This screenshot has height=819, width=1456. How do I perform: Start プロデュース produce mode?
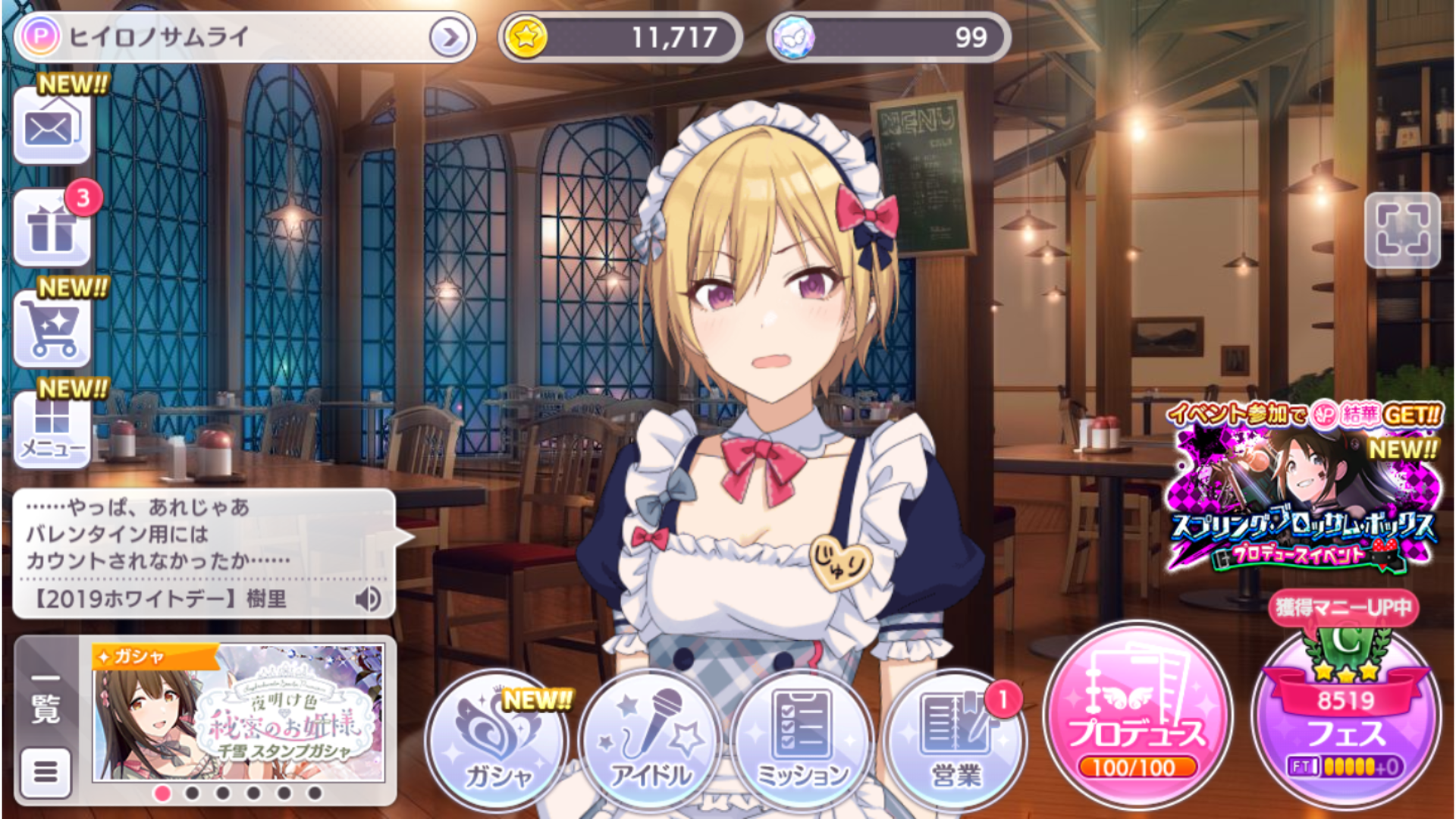tap(1136, 717)
